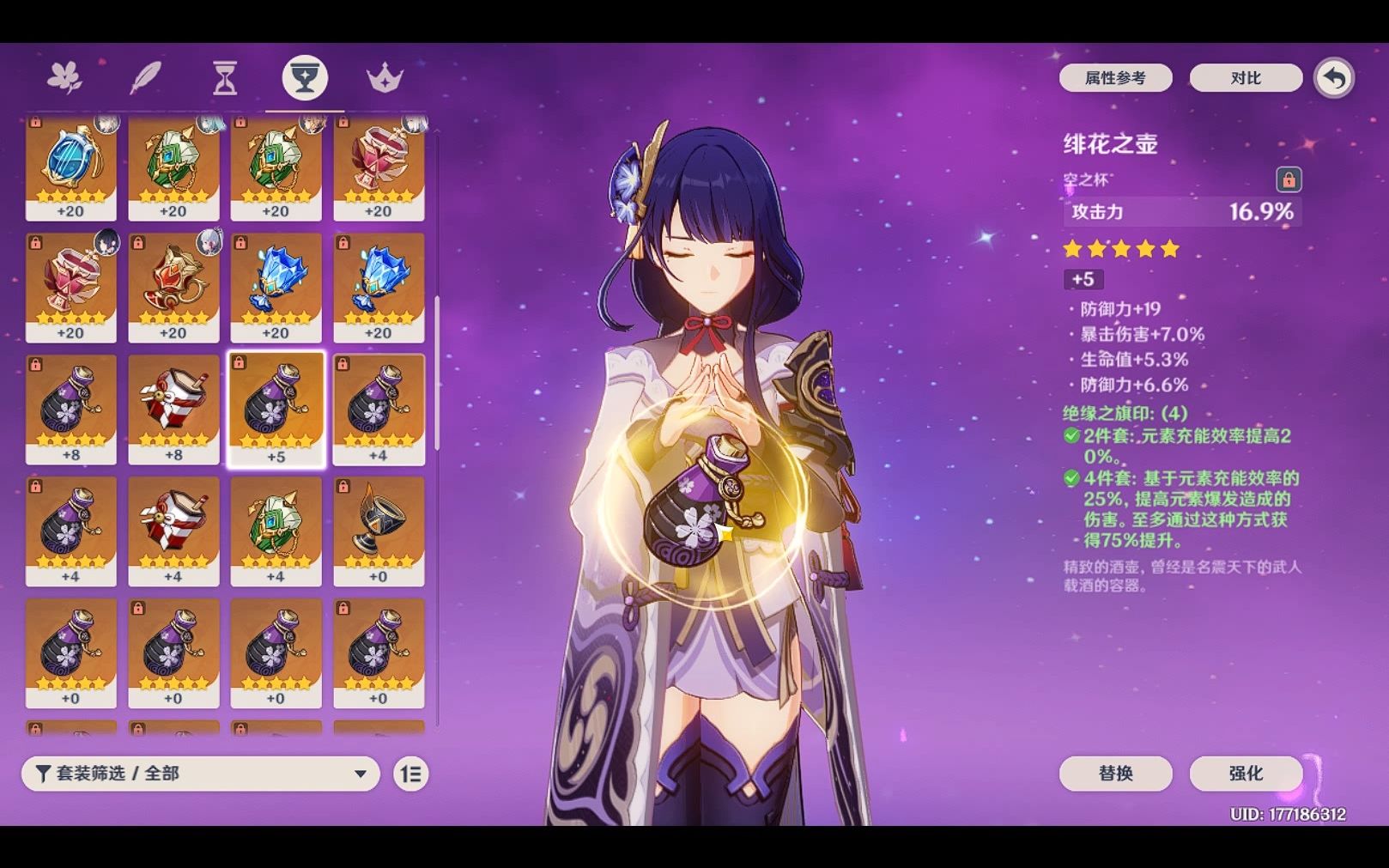1389x868 pixels.
Task: Click the 属性参考 attribute reference button
Action: (x=1115, y=77)
